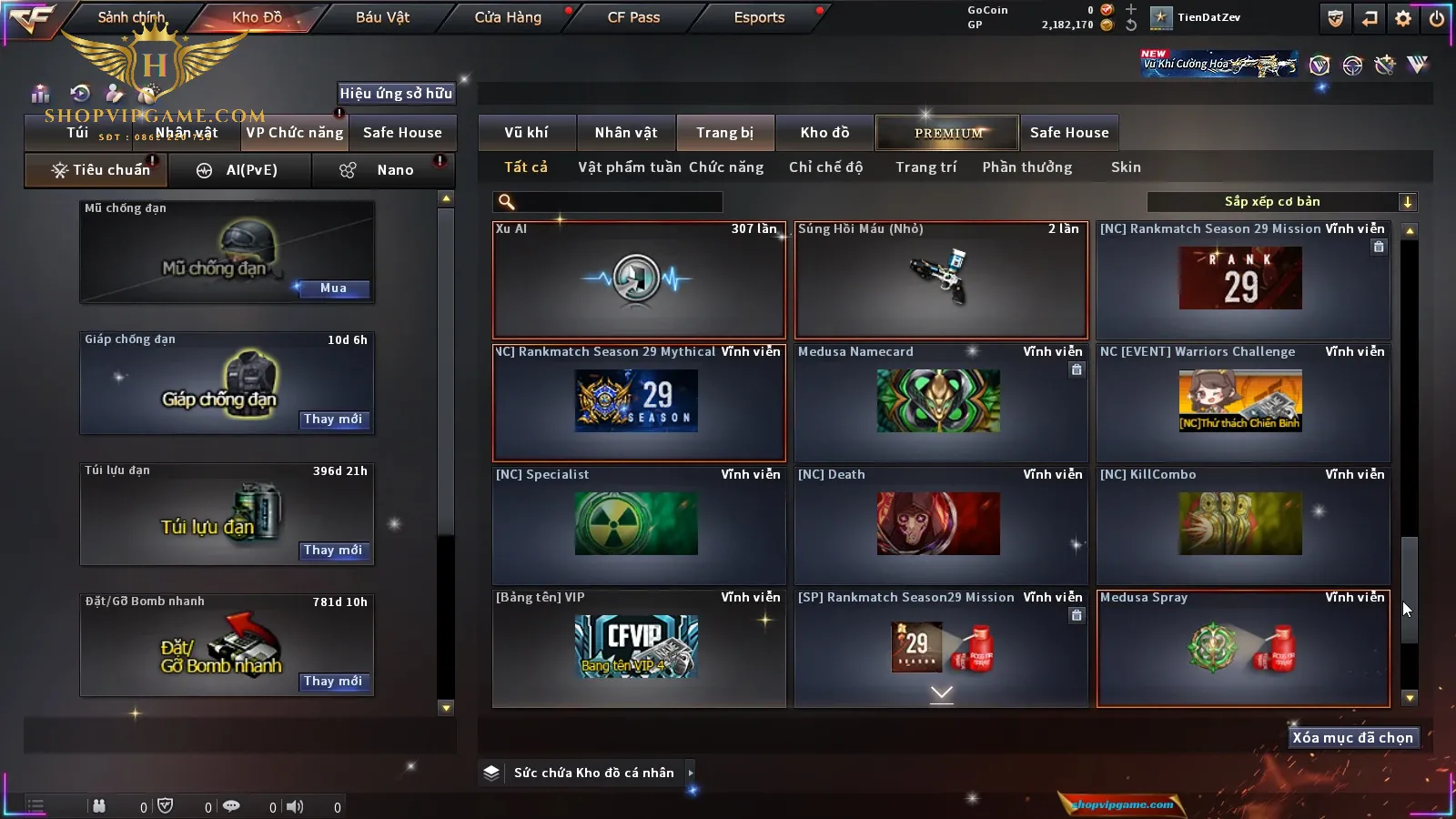
Task: Expand Sức chứa Kho đồ cá nhân
Action: (691, 773)
